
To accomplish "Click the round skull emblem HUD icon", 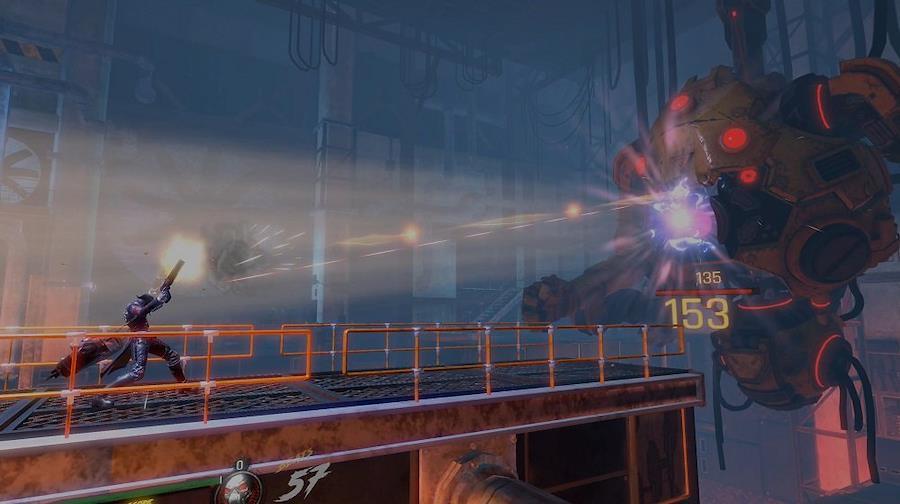I will click(x=239, y=488).
